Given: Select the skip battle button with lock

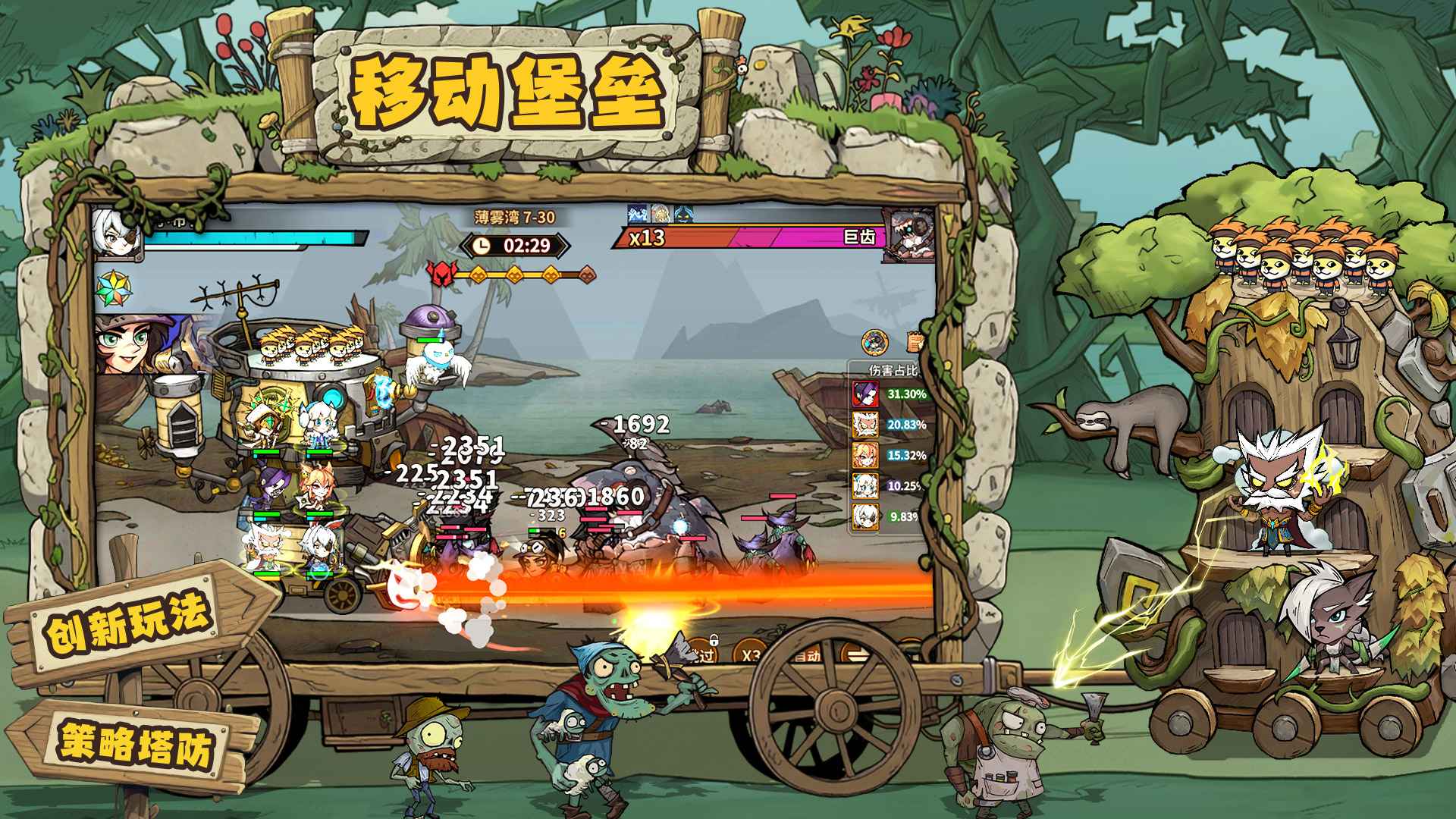Looking at the screenshot, I should click(701, 653).
